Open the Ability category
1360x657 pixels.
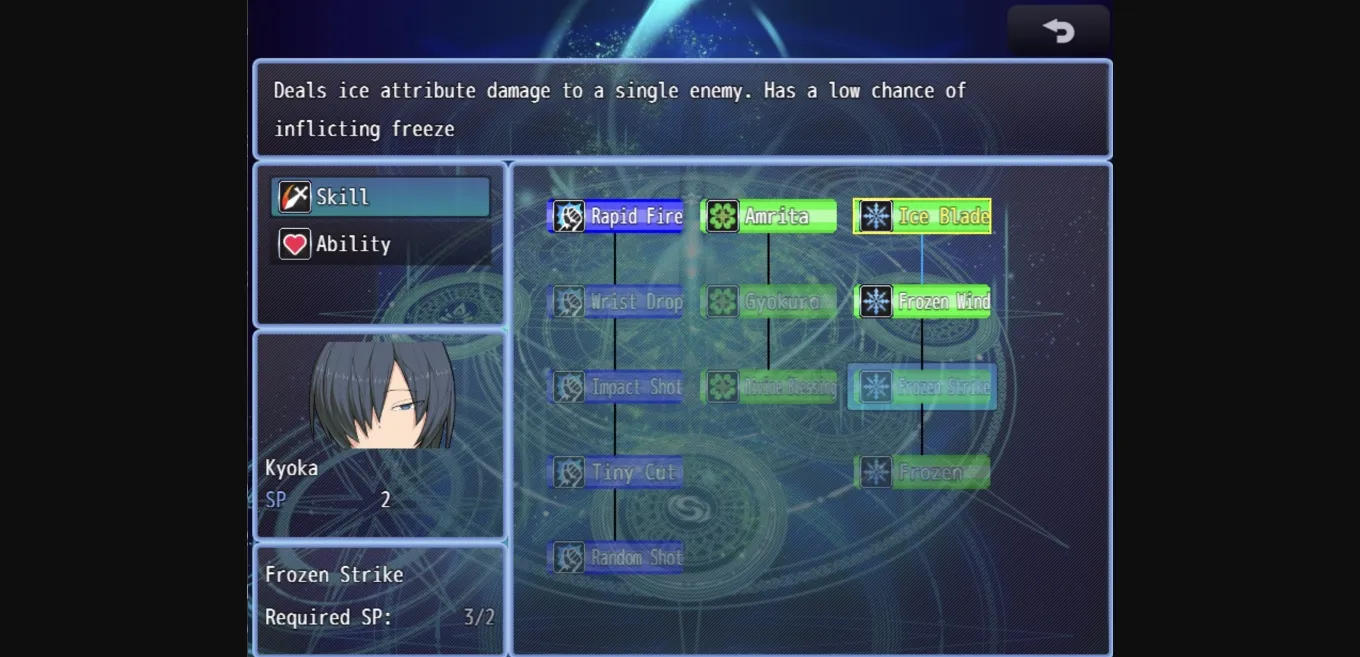pos(380,244)
